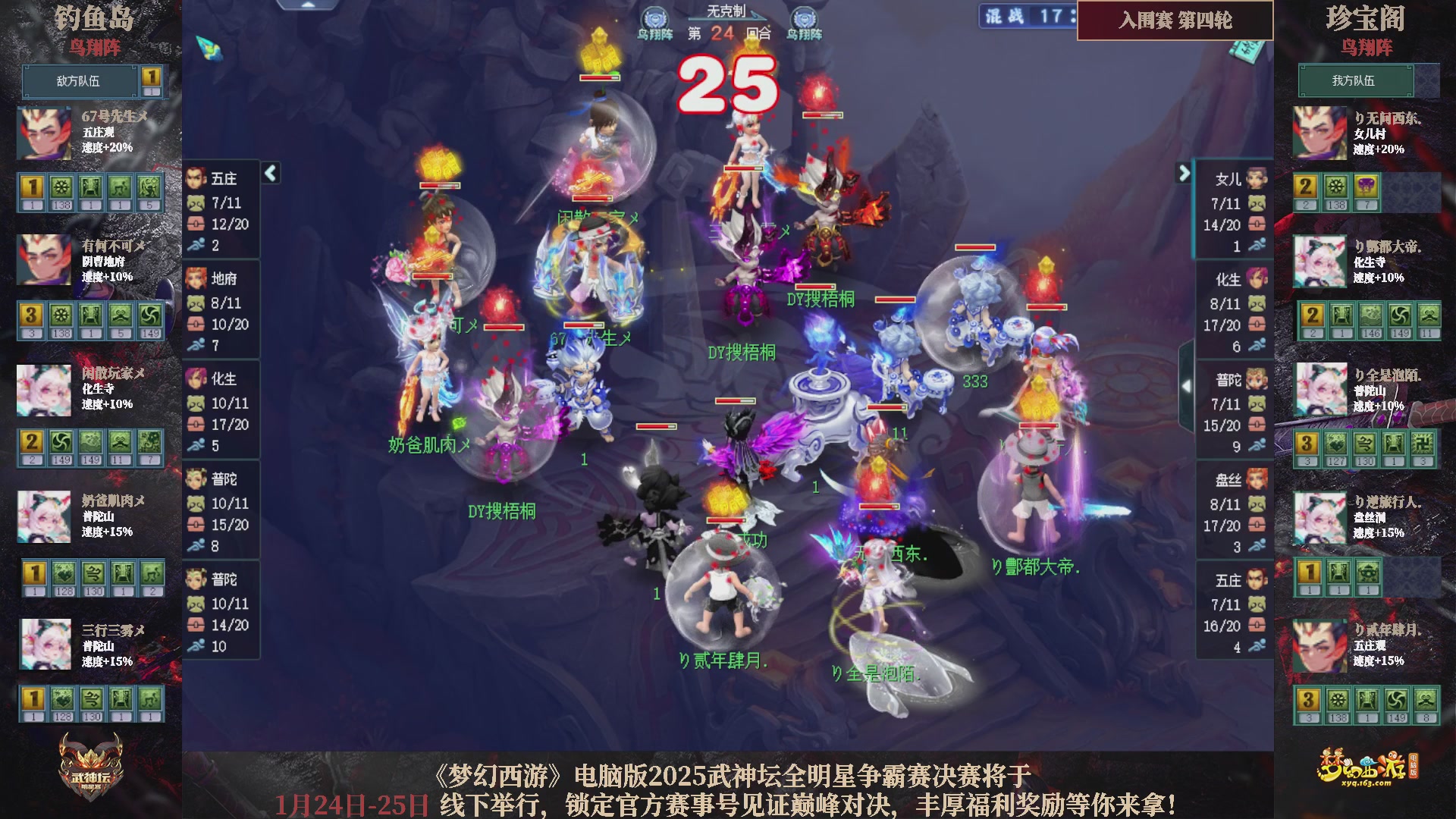The height and width of the screenshot is (819, 1456).
Task: Collapse the left party stats panel with its arrow
Action: point(269,173)
